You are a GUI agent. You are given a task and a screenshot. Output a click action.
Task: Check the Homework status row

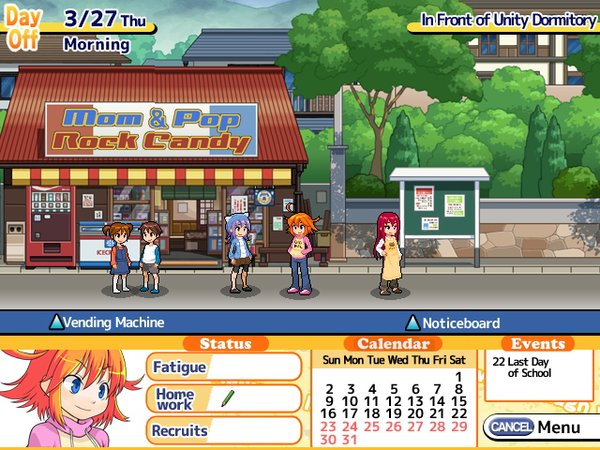(224, 399)
